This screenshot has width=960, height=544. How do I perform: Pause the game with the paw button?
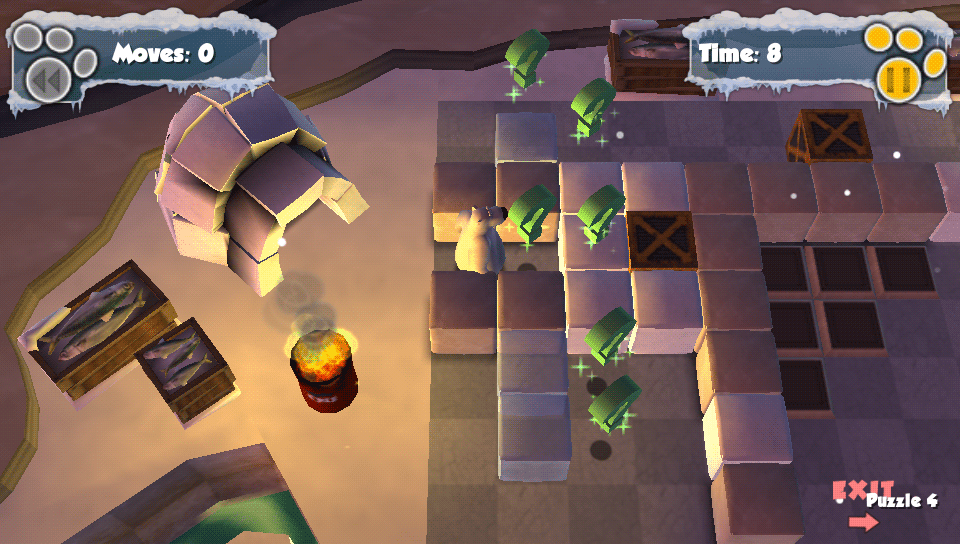pos(898,77)
